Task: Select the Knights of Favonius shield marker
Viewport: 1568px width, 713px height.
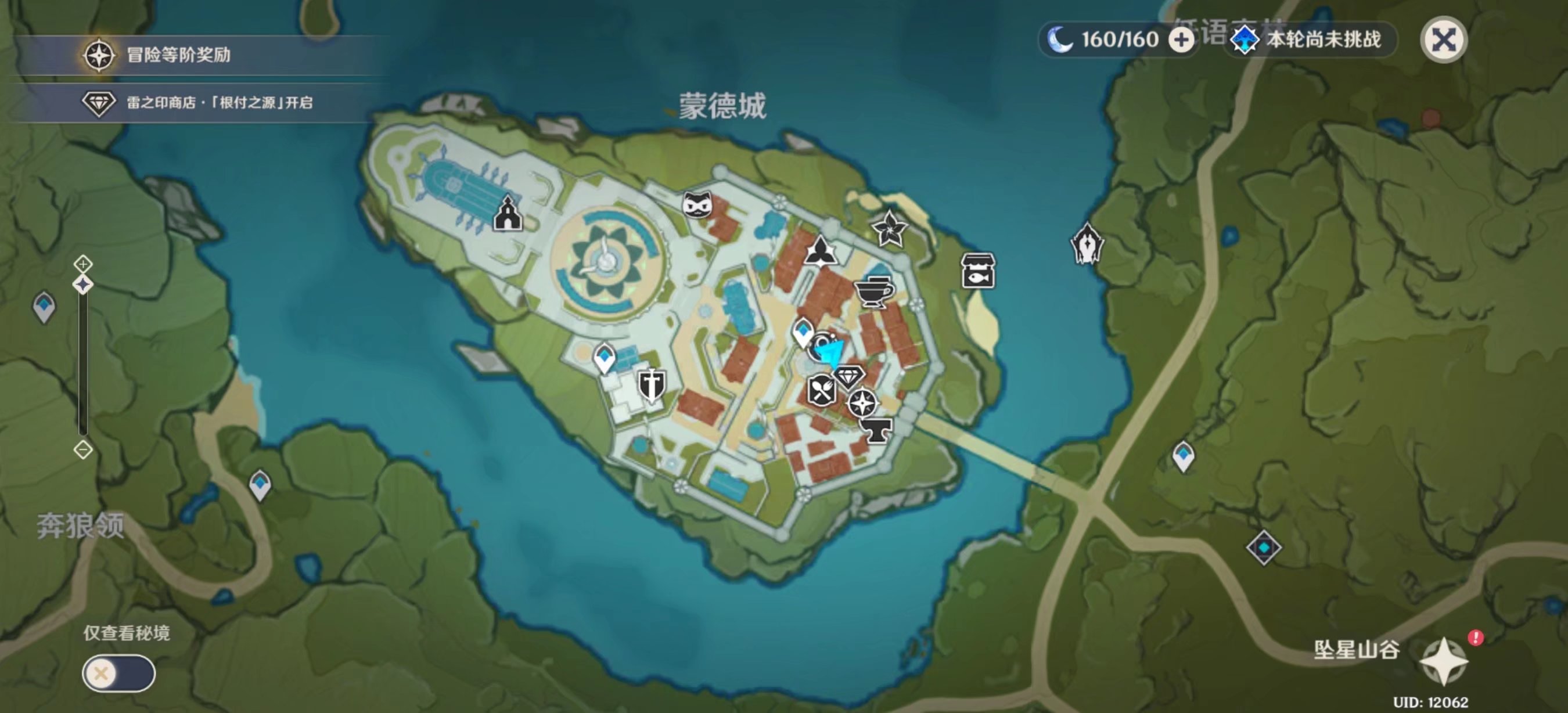Action: click(x=650, y=385)
